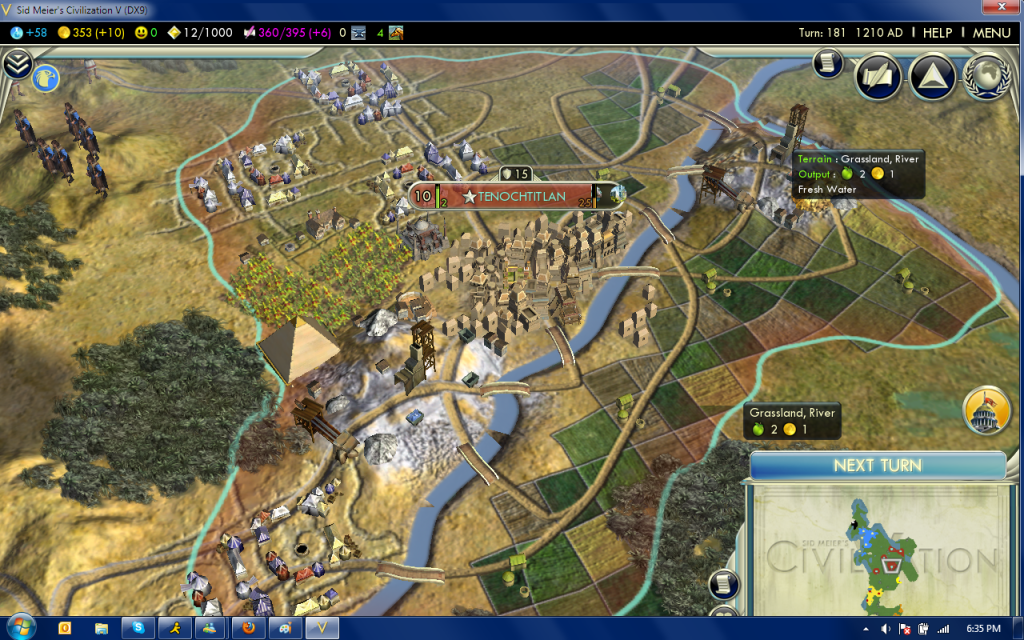
Task: Click the culture progress in top bar
Action: [290, 32]
